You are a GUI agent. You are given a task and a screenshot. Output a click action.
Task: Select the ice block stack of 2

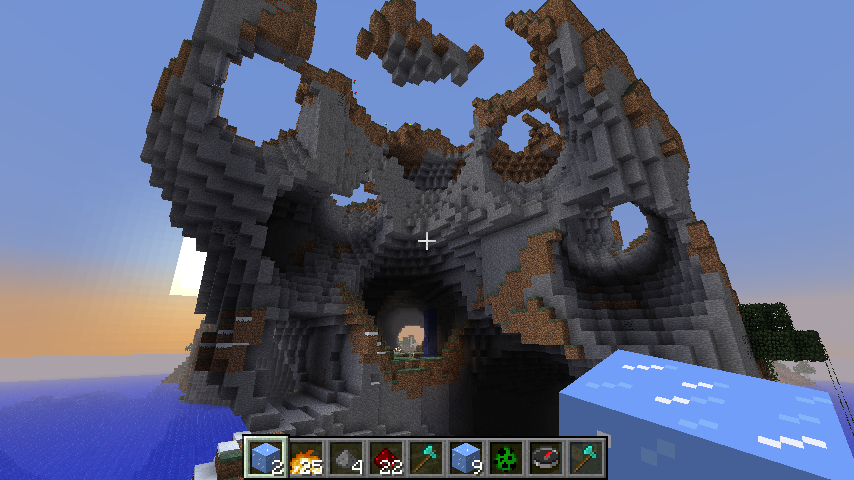click(267, 458)
